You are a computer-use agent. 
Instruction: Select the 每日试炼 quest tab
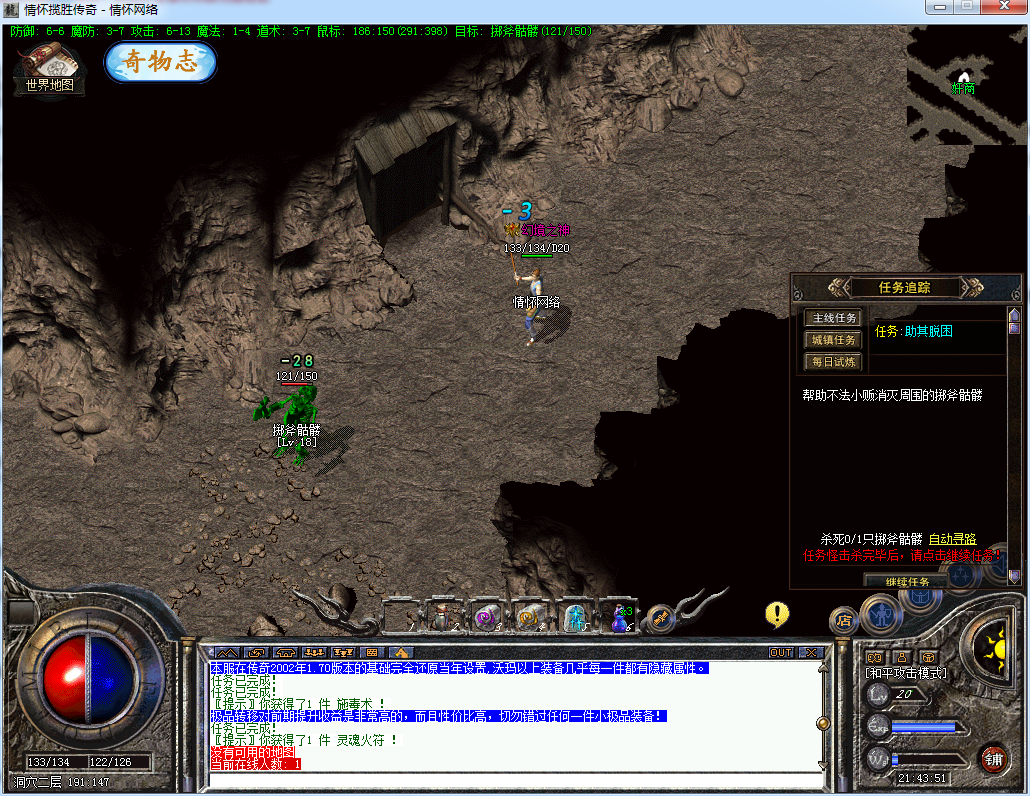pos(832,361)
